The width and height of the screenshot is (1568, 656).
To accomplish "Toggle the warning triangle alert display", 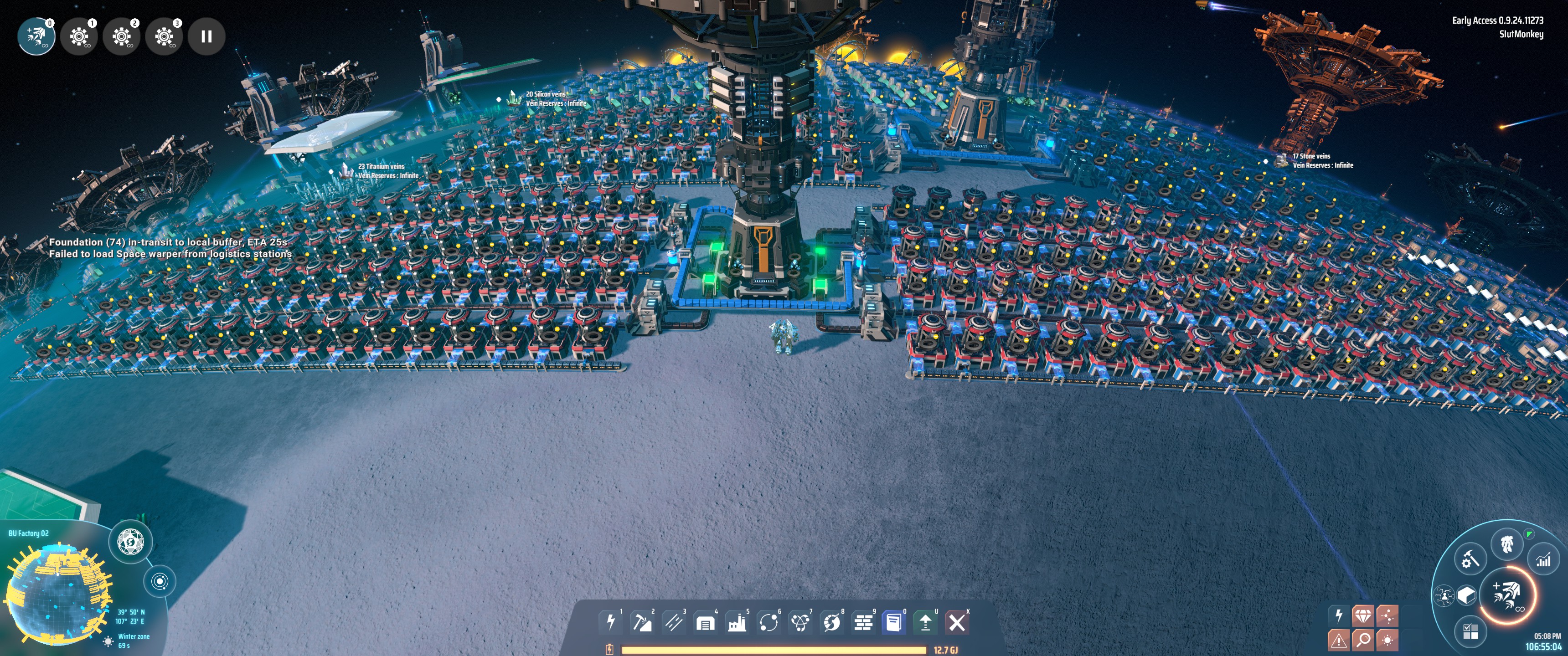I will pyautogui.click(x=1338, y=640).
